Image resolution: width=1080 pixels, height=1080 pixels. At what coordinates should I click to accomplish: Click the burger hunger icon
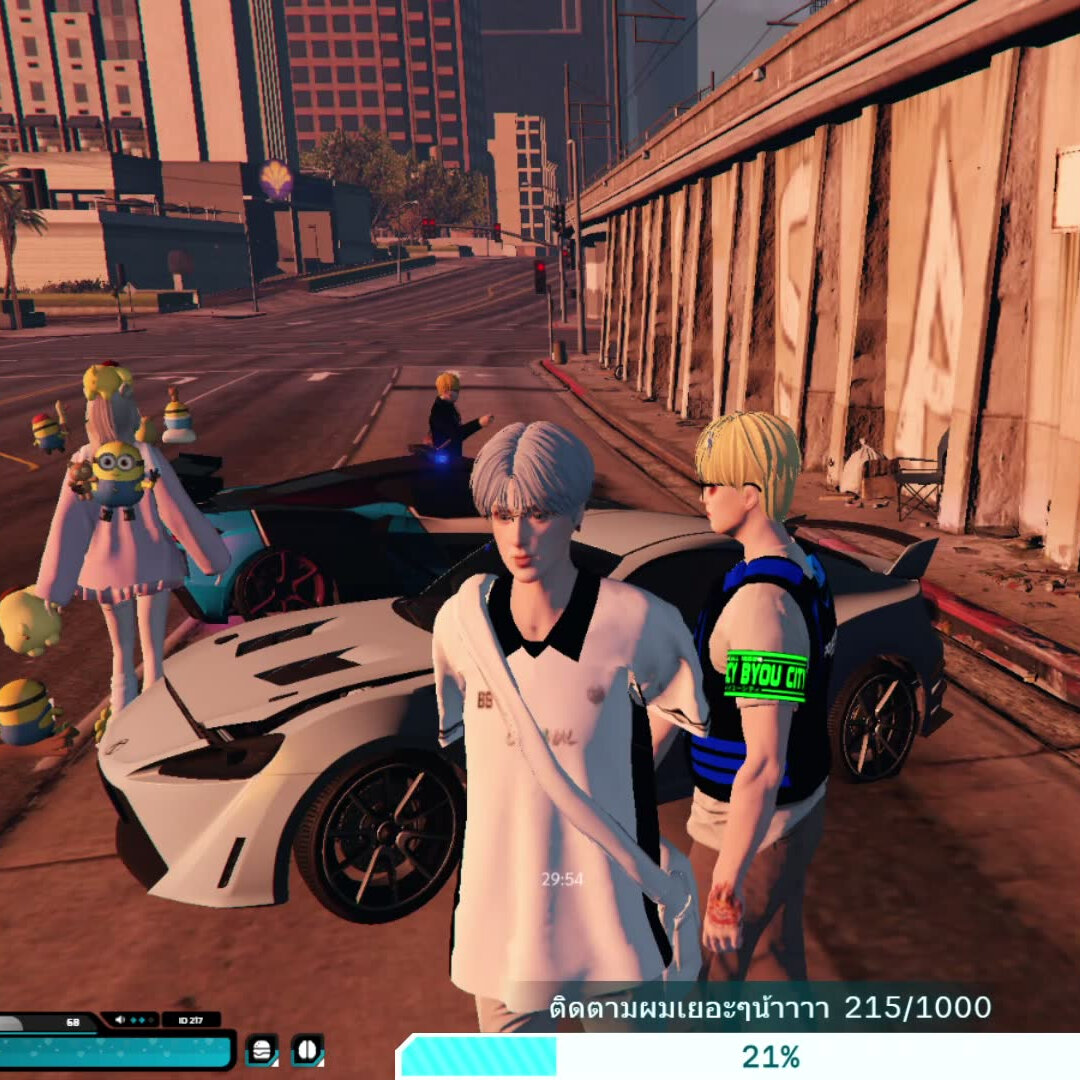[x=262, y=1050]
